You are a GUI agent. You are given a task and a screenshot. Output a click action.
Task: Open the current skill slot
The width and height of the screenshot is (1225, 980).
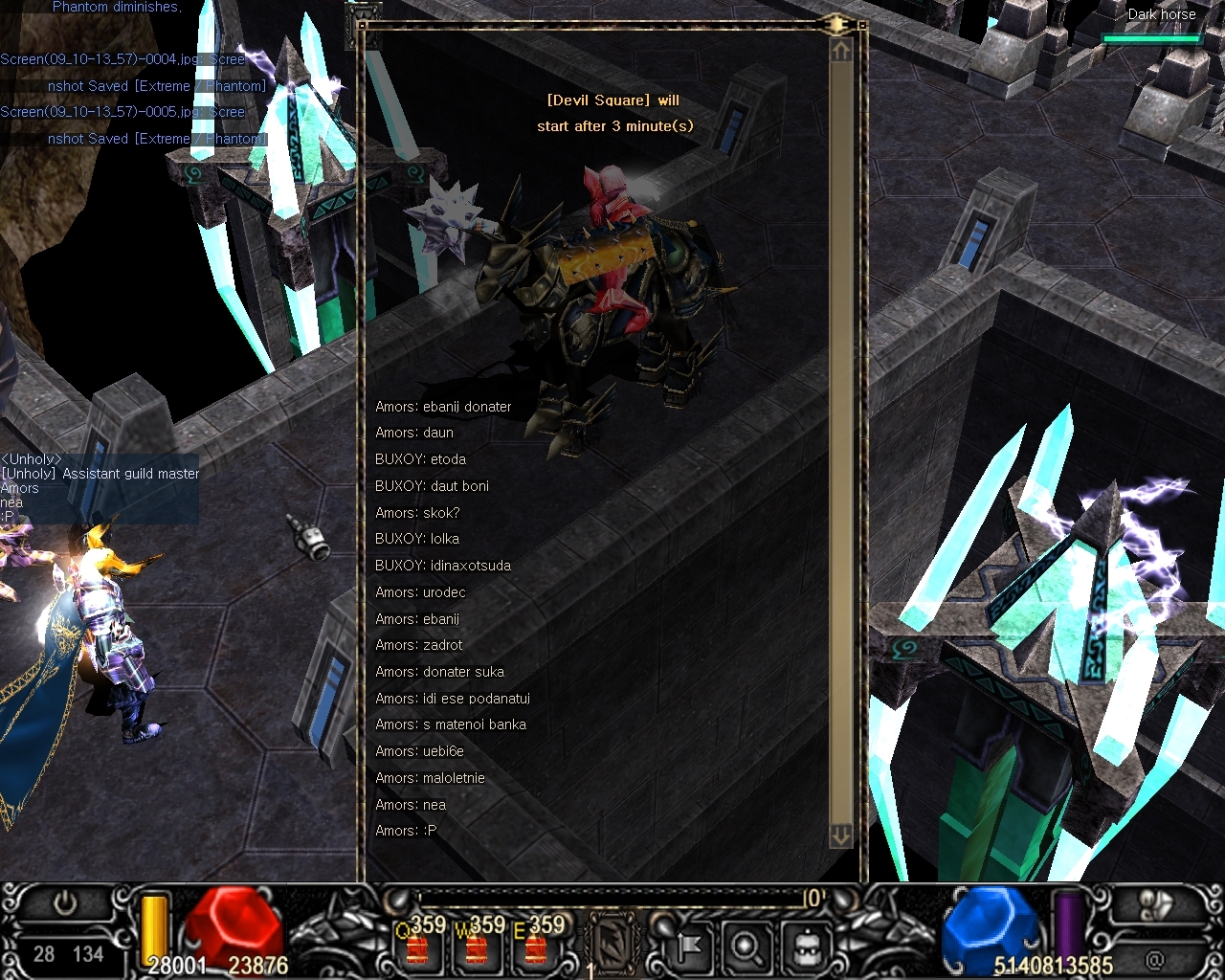pos(612,940)
